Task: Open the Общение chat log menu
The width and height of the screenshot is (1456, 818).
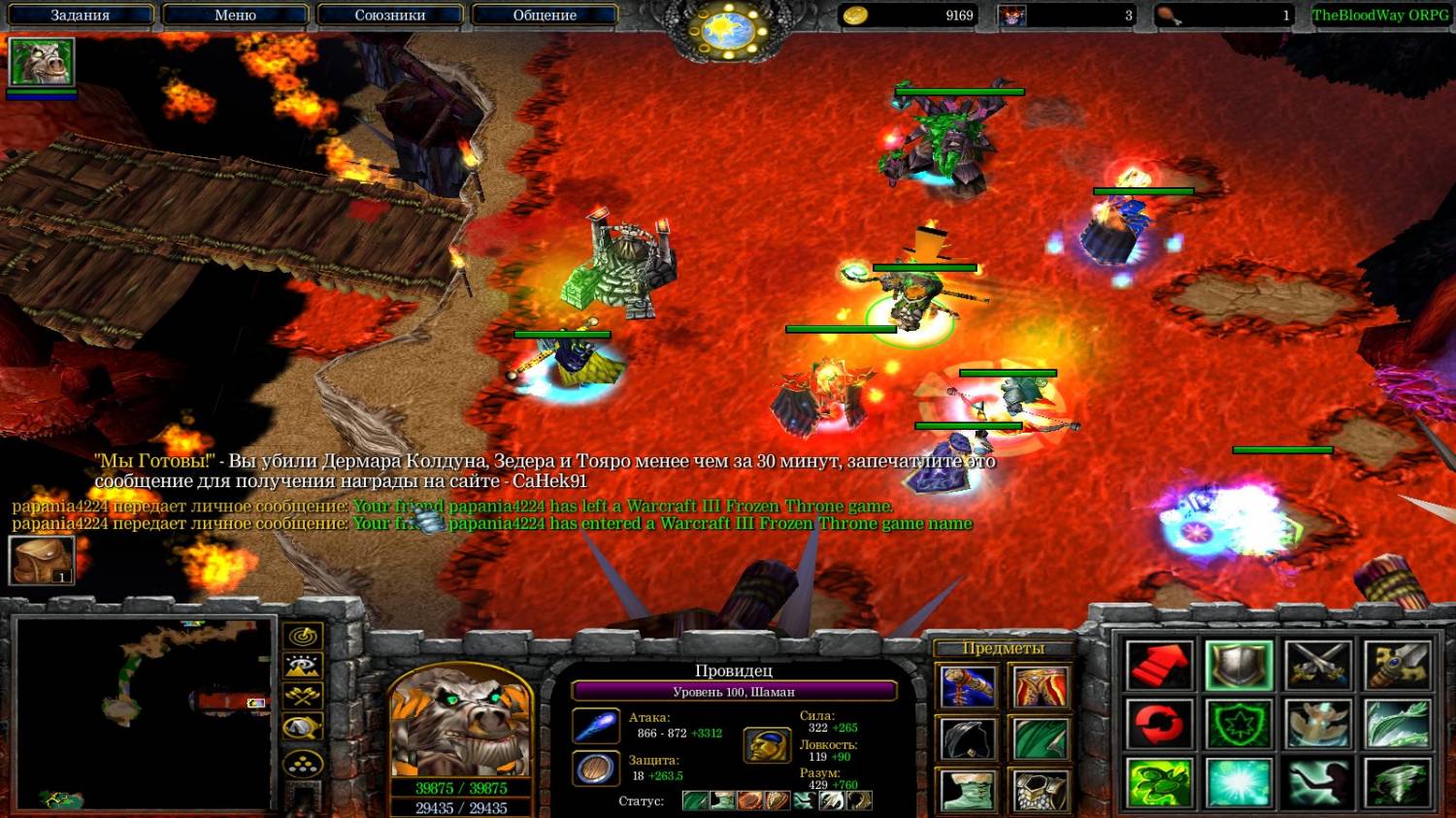Action: 545,16
